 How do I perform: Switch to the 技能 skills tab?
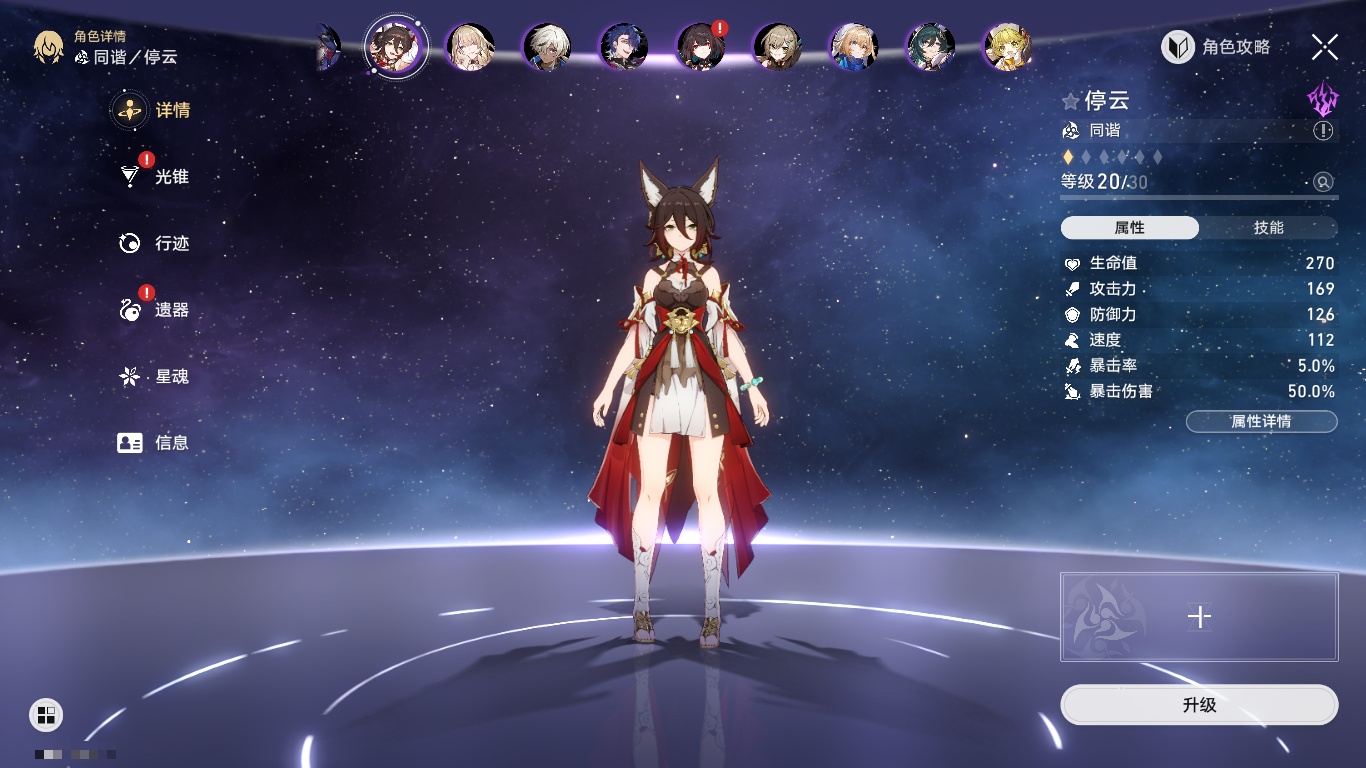(1268, 228)
